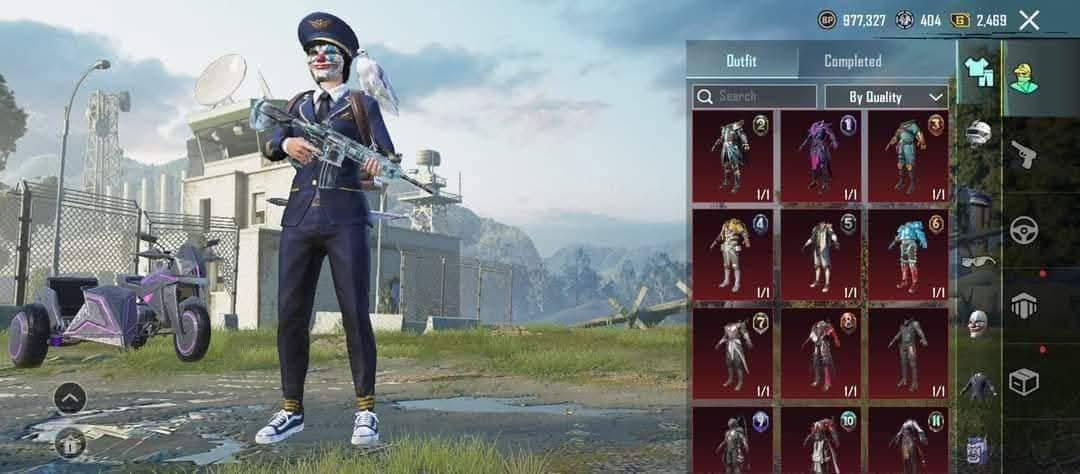Choose the white outfit numbered 5

pyautogui.click(x=821, y=254)
